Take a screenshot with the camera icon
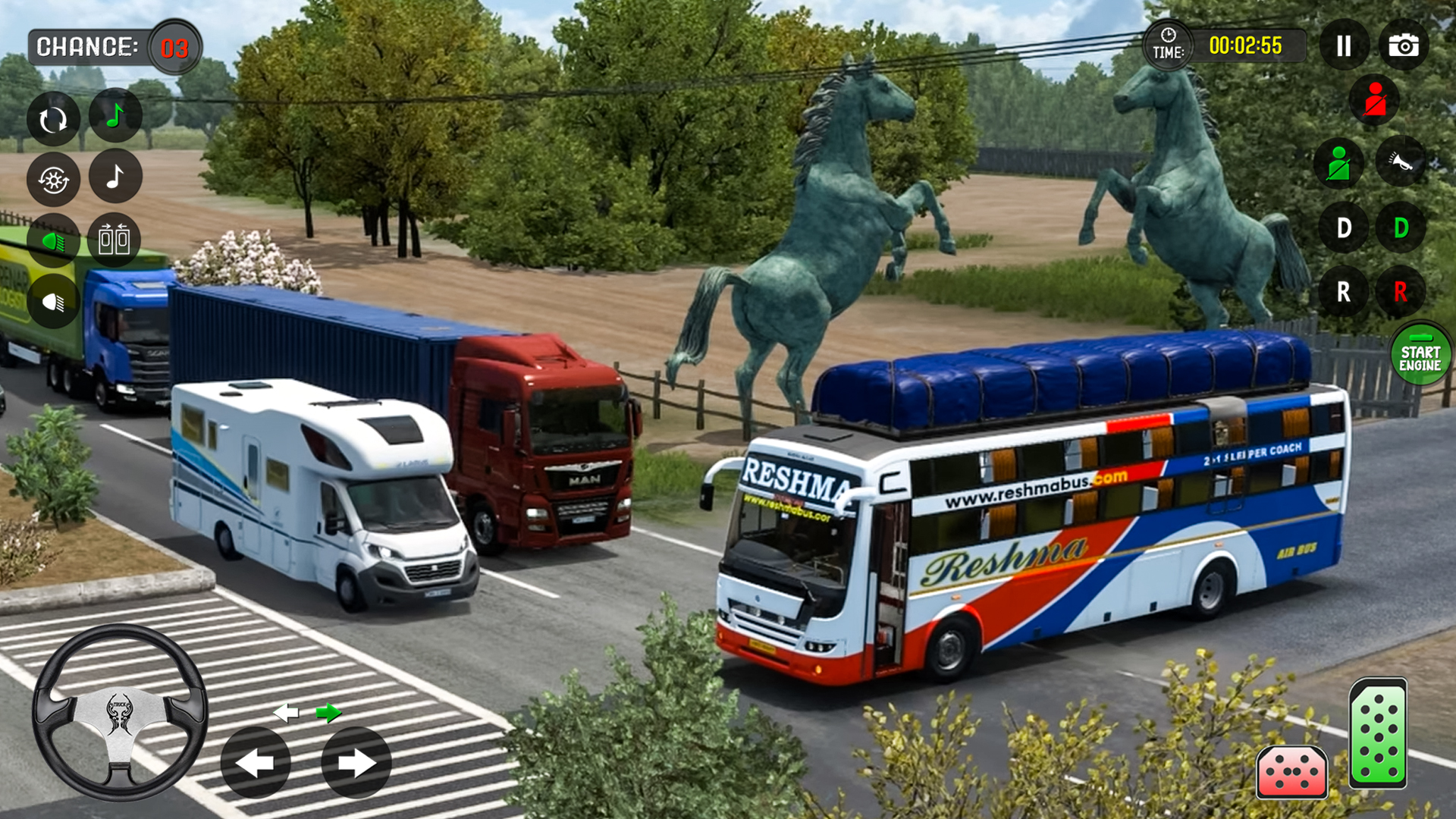The height and width of the screenshot is (819, 1456). (1404, 45)
